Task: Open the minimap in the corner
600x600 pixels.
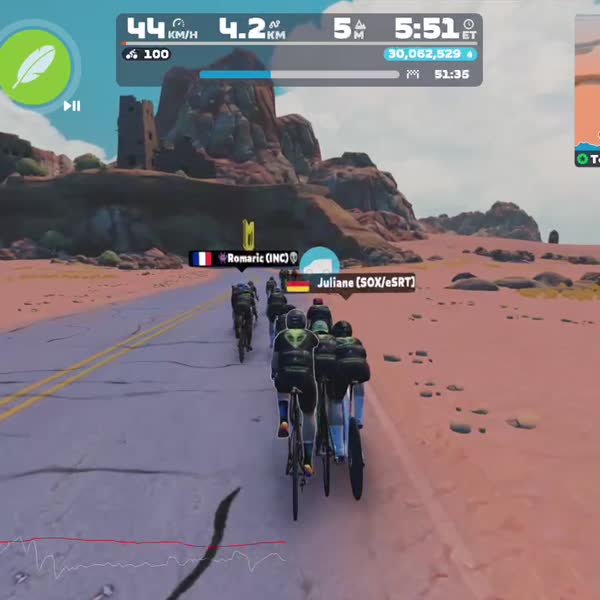Action: [x=588, y=90]
